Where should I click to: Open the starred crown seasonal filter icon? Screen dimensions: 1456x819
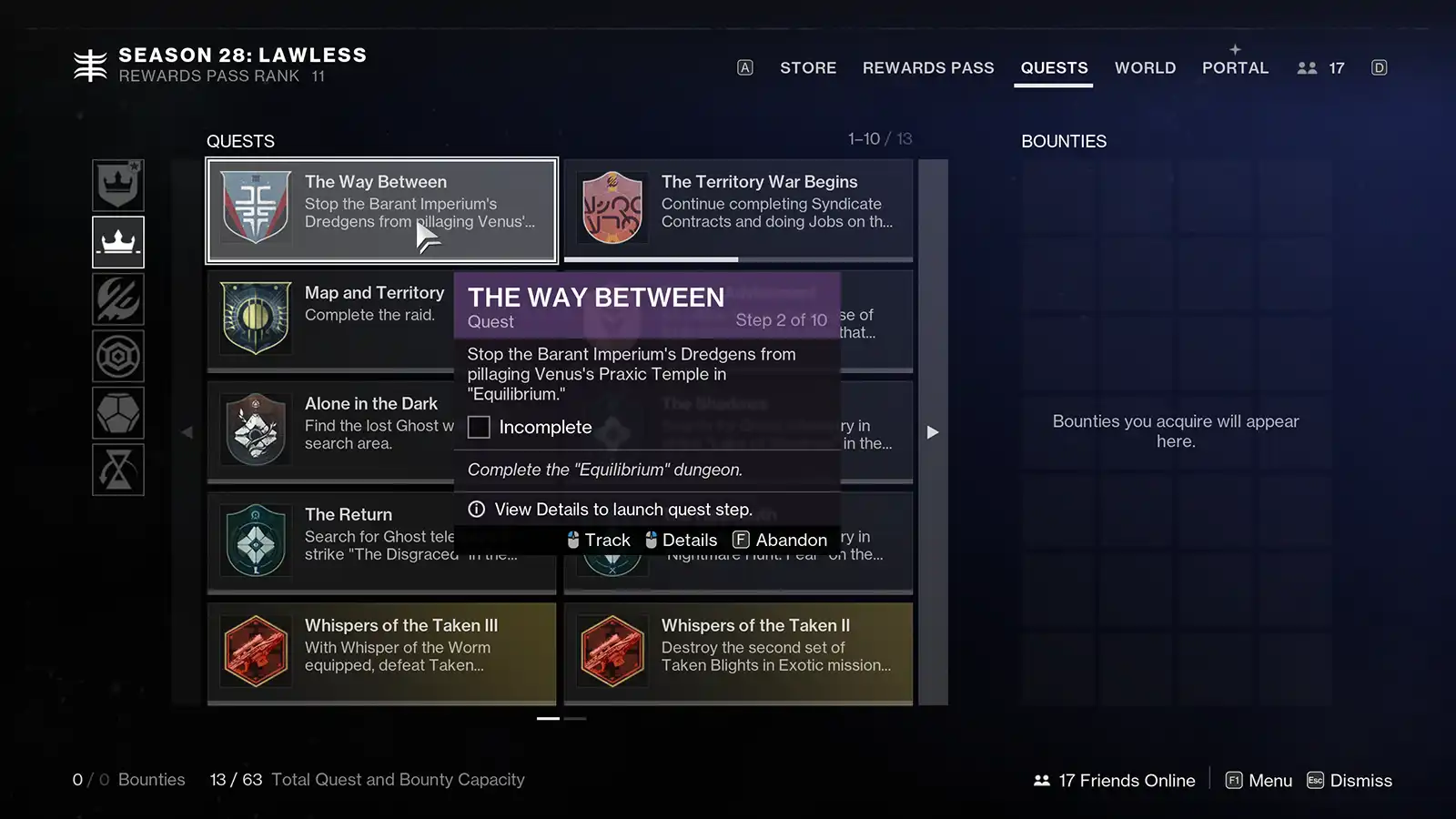click(x=118, y=185)
